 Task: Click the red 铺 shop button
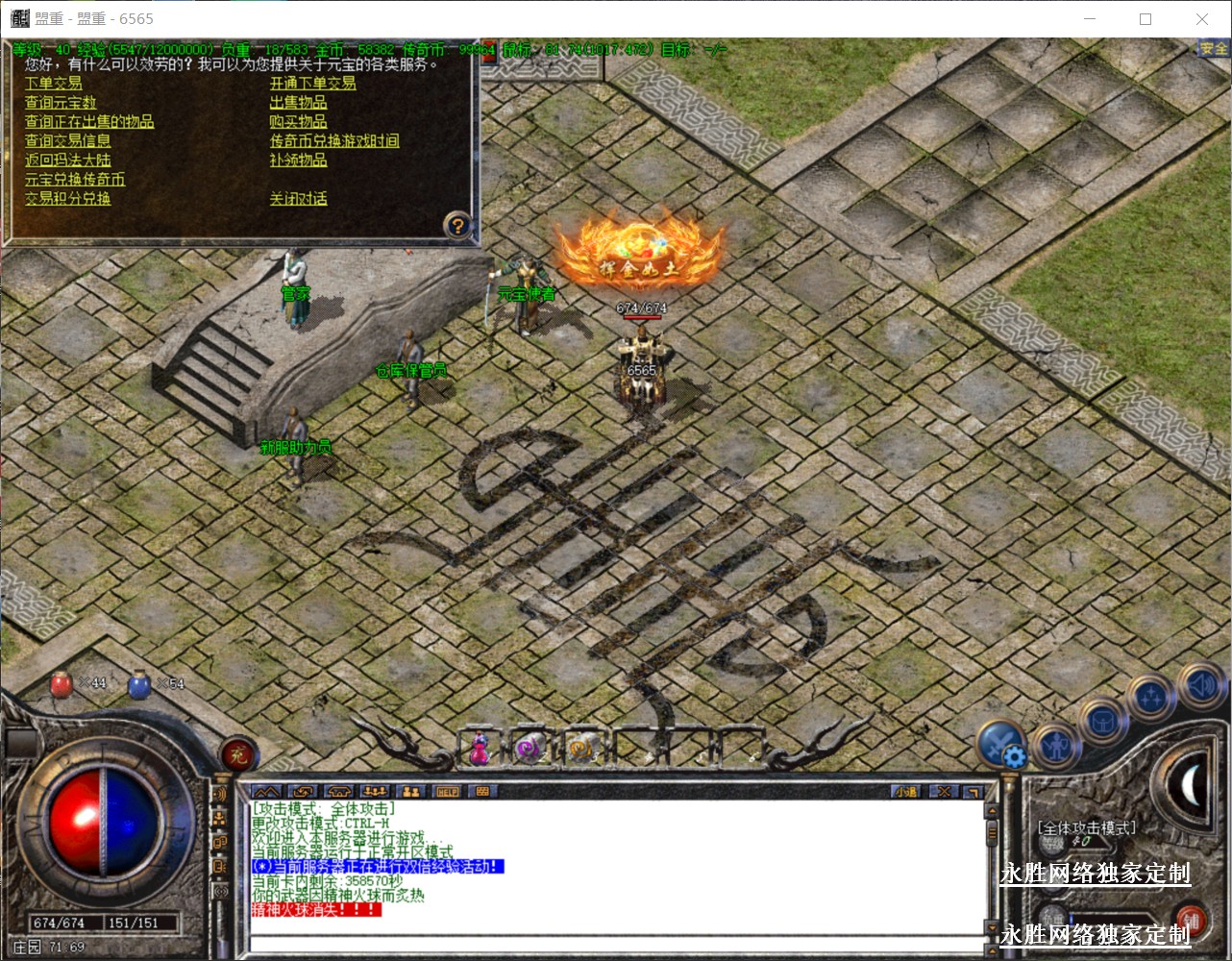[x=1192, y=920]
